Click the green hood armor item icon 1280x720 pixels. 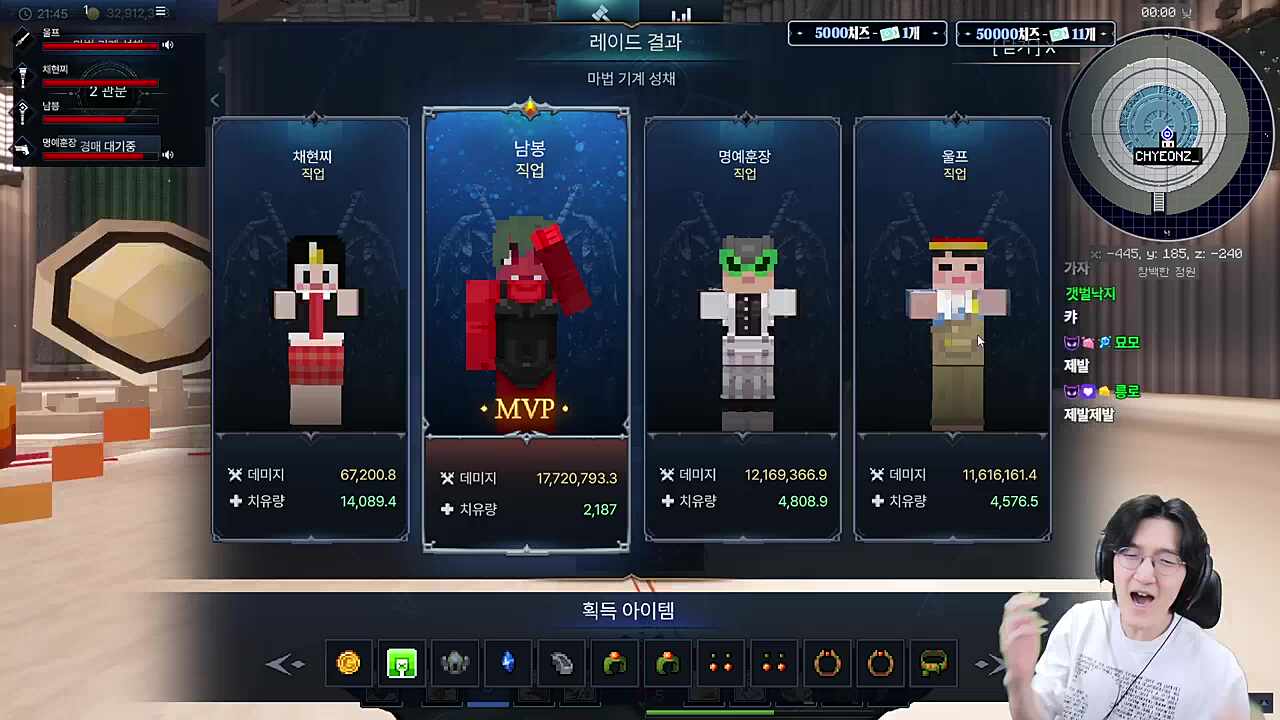(x=614, y=663)
